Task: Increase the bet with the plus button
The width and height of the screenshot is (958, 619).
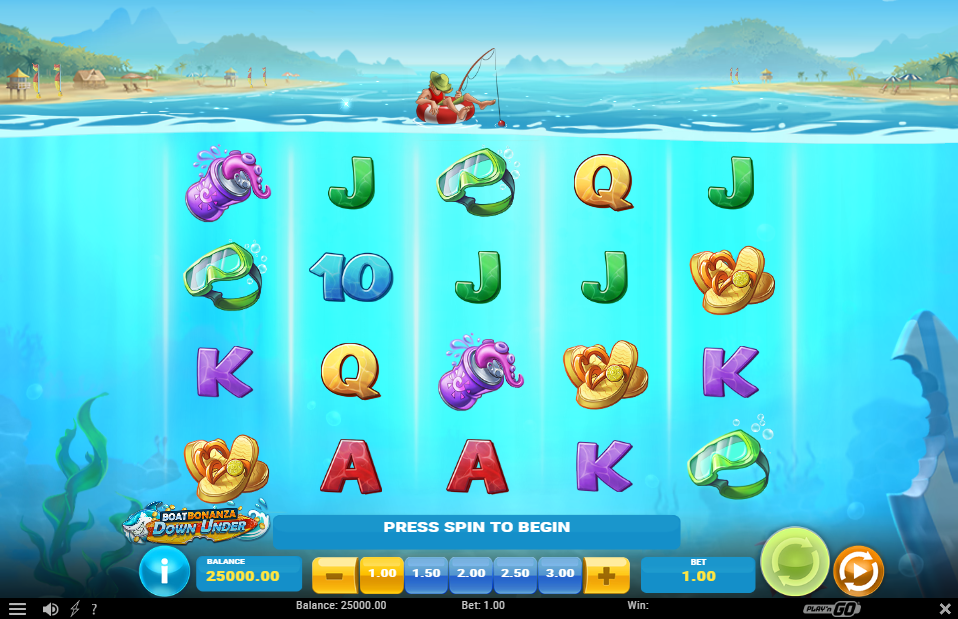Action: (x=606, y=575)
